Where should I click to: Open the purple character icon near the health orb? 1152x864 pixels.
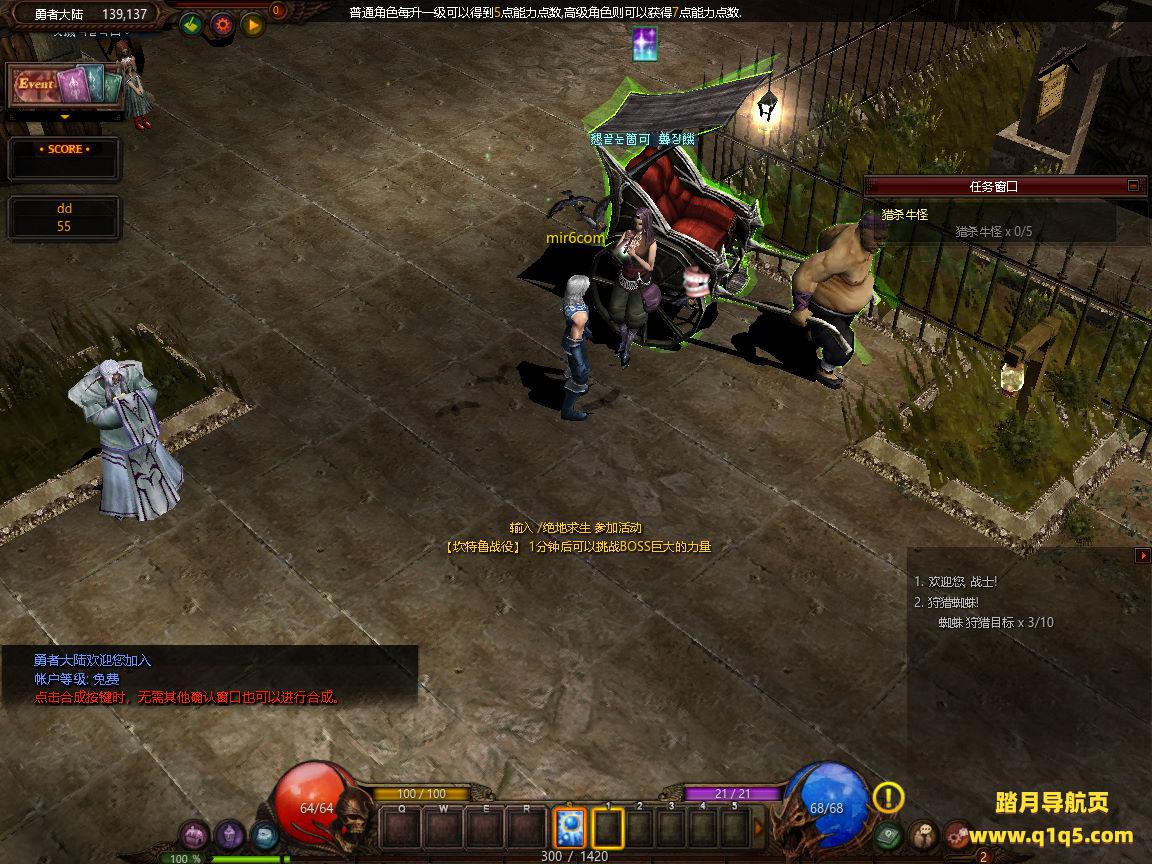point(230,834)
